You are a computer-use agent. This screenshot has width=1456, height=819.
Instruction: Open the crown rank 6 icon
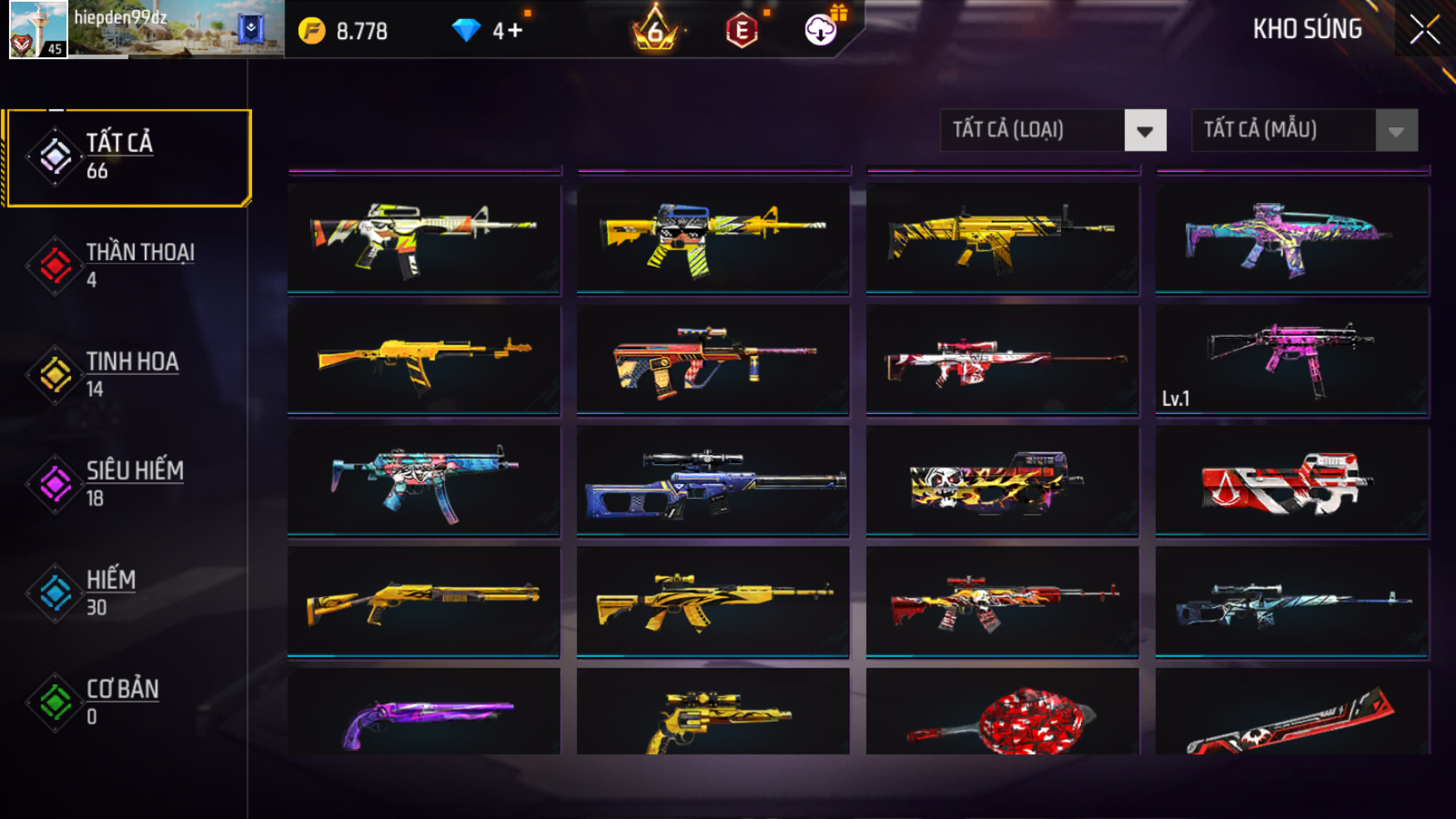coord(655,30)
